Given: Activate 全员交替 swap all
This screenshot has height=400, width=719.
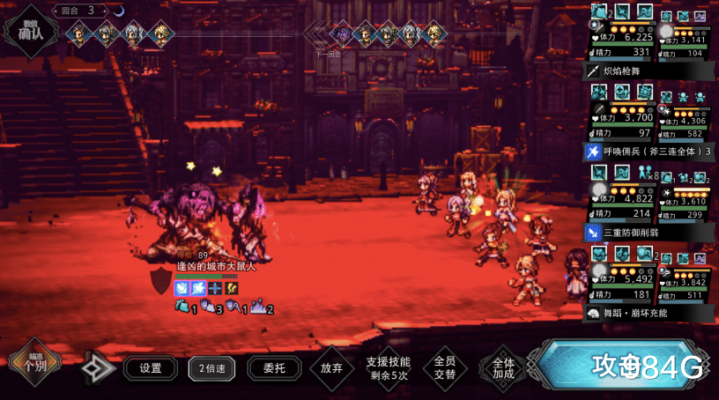Looking at the screenshot, I should pyautogui.click(x=445, y=368).
